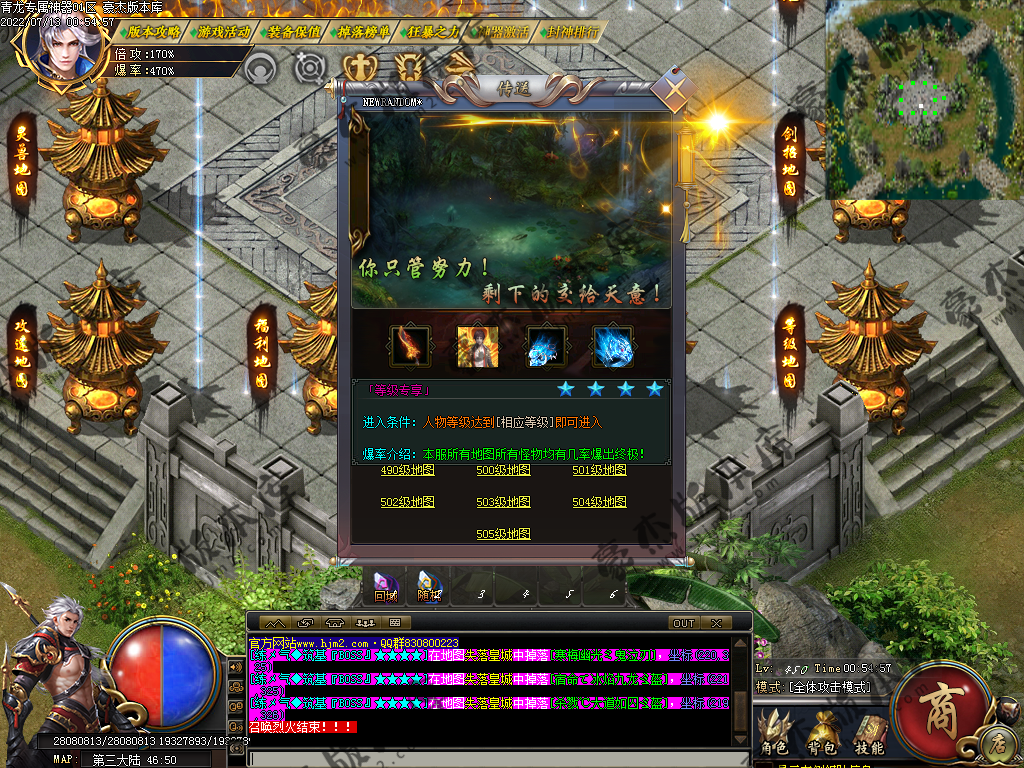Open the 背包 bag inventory

822,734
